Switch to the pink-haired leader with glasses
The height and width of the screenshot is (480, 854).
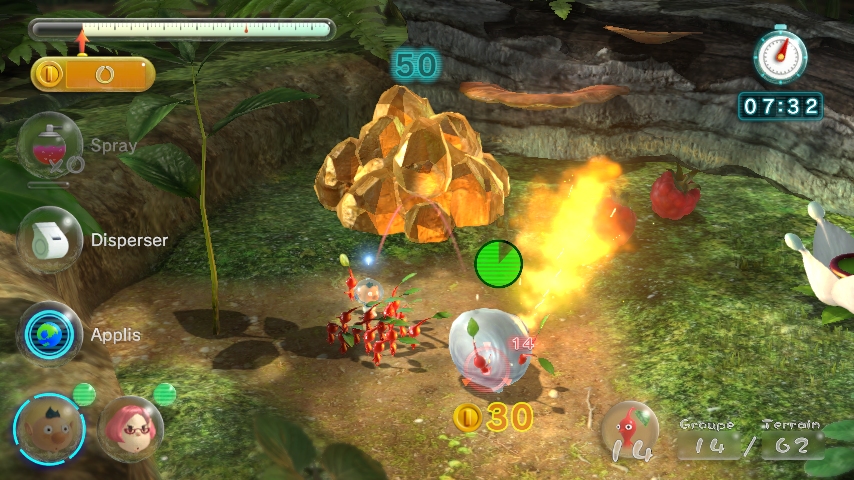click(x=130, y=428)
